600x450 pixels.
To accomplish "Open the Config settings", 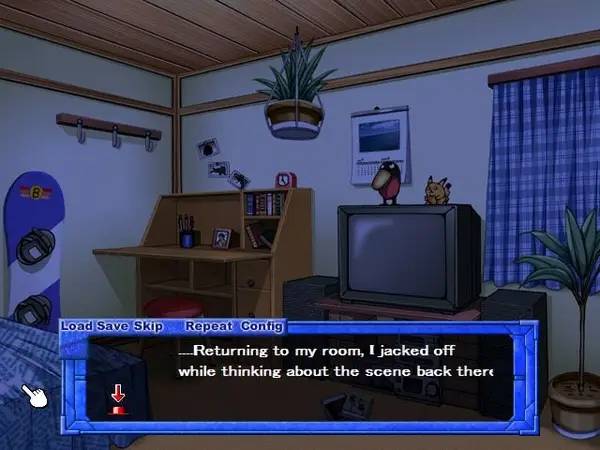I will tap(262, 326).
